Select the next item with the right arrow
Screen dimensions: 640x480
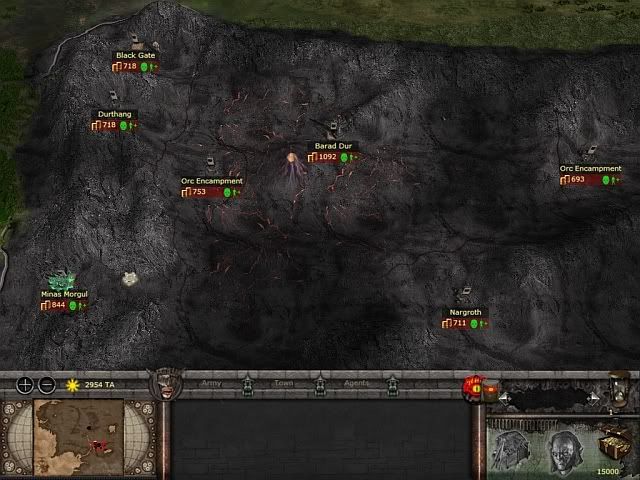tap(592, 397)
